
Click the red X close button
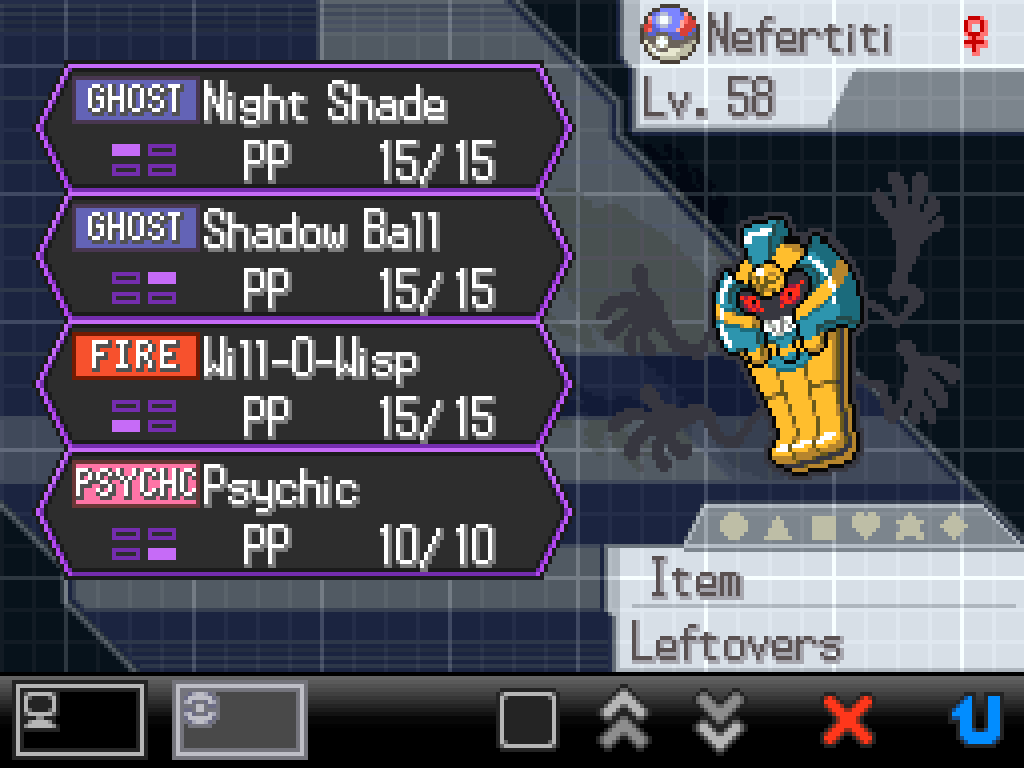tap(847, 719)
